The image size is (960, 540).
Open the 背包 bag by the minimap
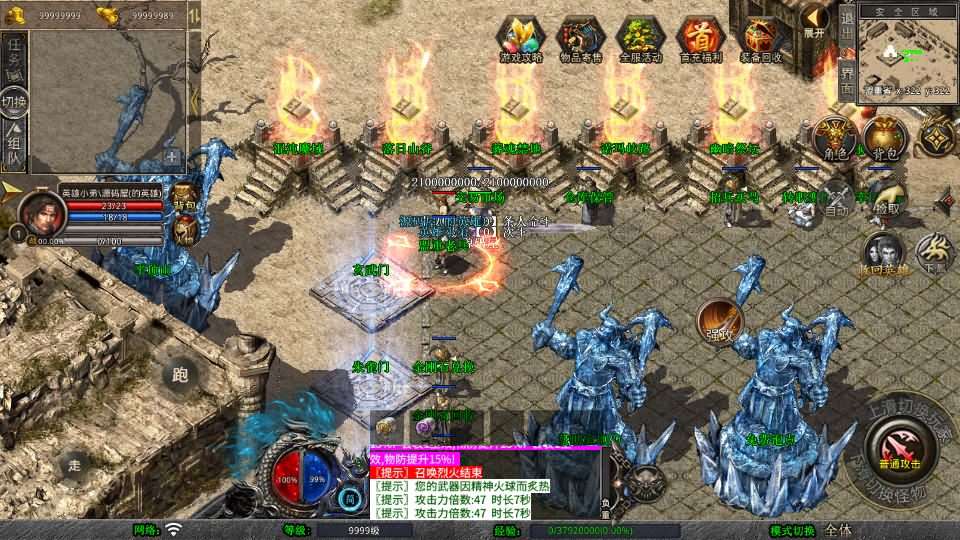[883, 140]
